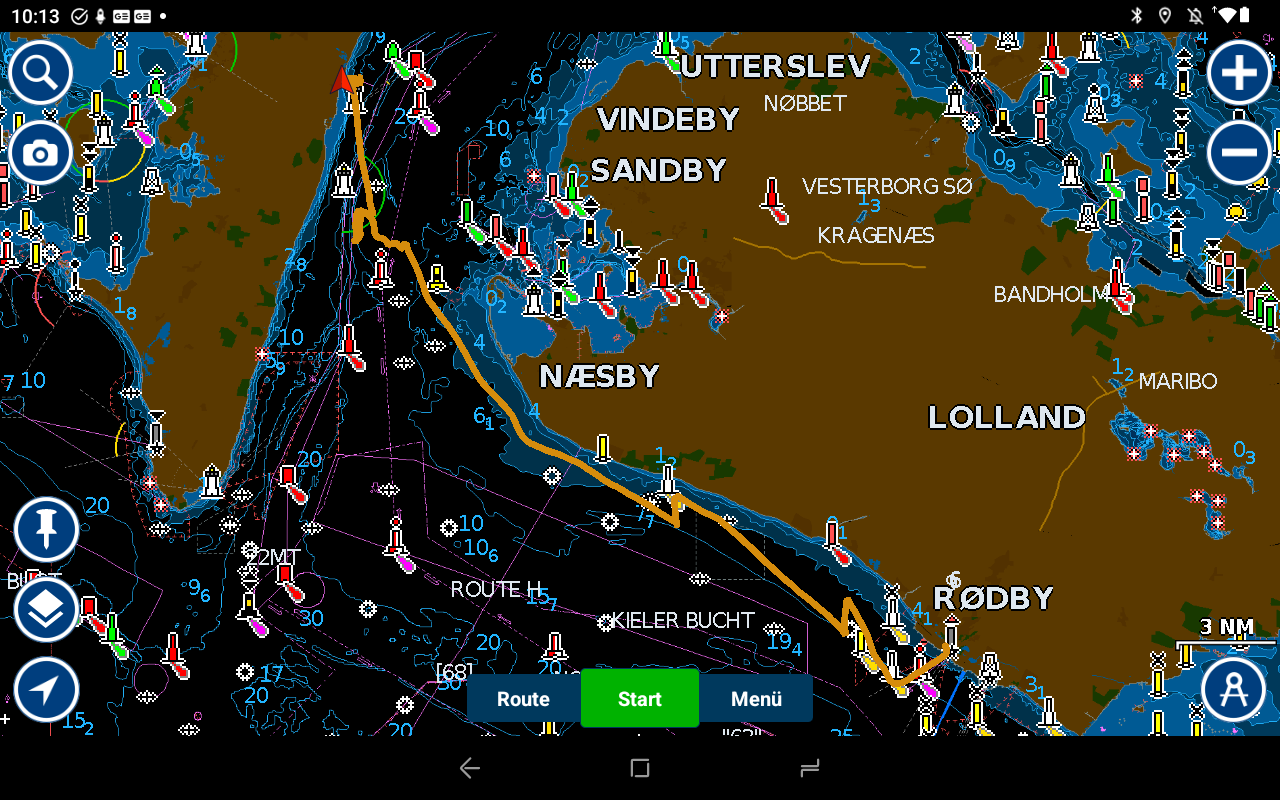Tap the camera screenshot button
This screenshot has width=1280, height=800.
click(40, 153)
